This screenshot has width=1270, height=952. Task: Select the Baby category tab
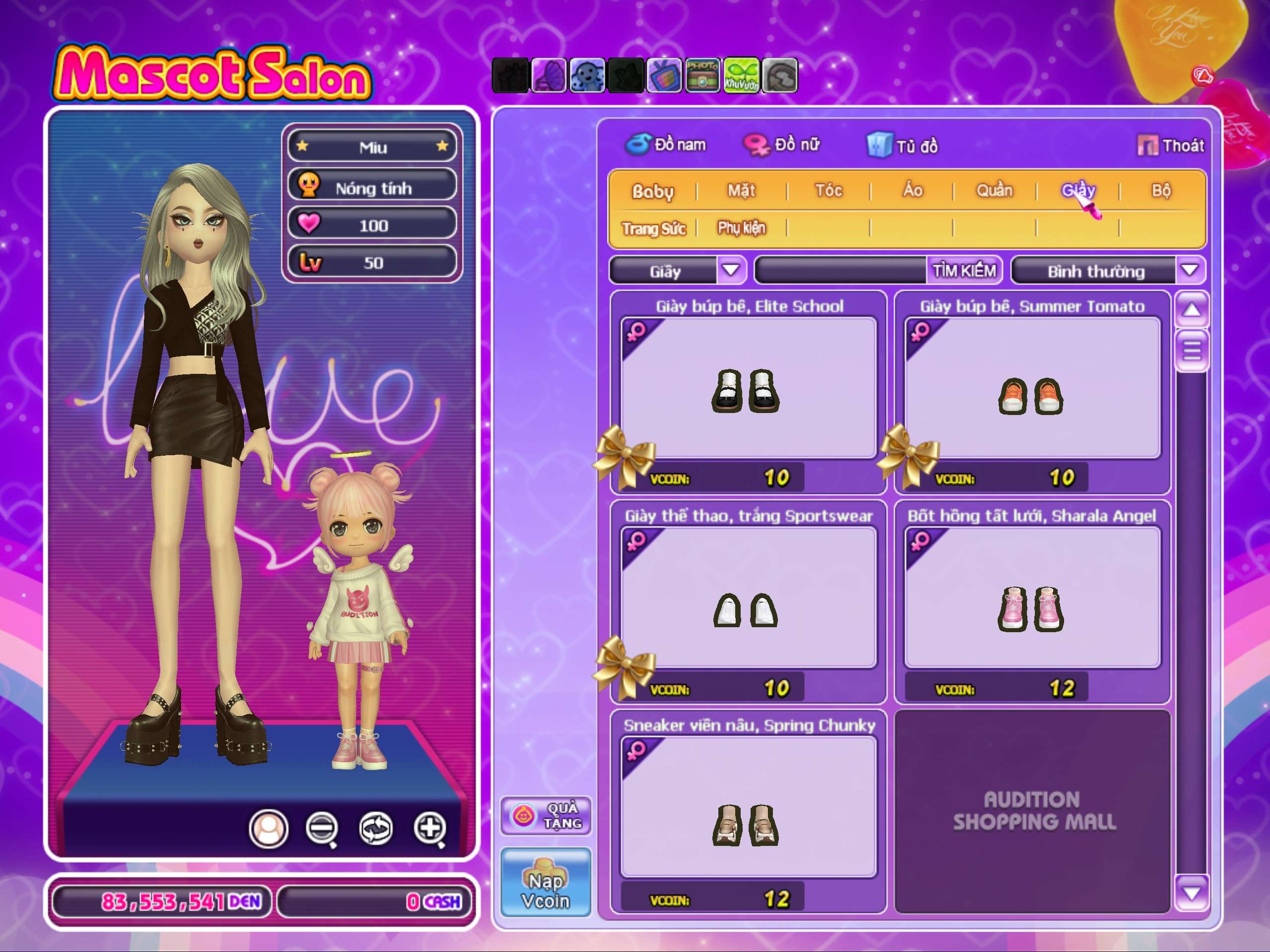[x=653, y=191]
